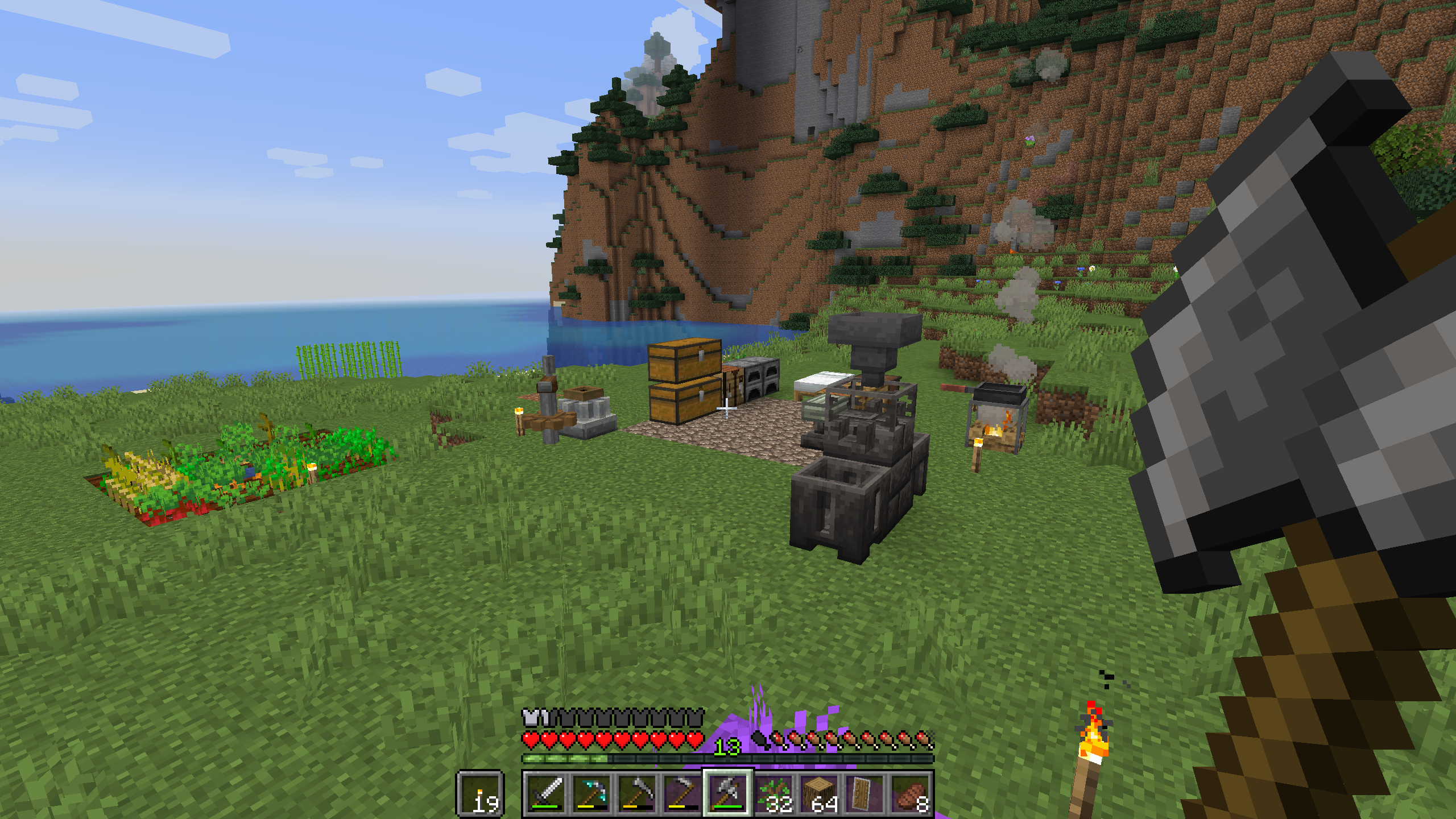Image resolution: width=1456 pixels, height=819 pixels.
Task: Choose the wooden shield hotbar slot
Action: coord(865,793)
